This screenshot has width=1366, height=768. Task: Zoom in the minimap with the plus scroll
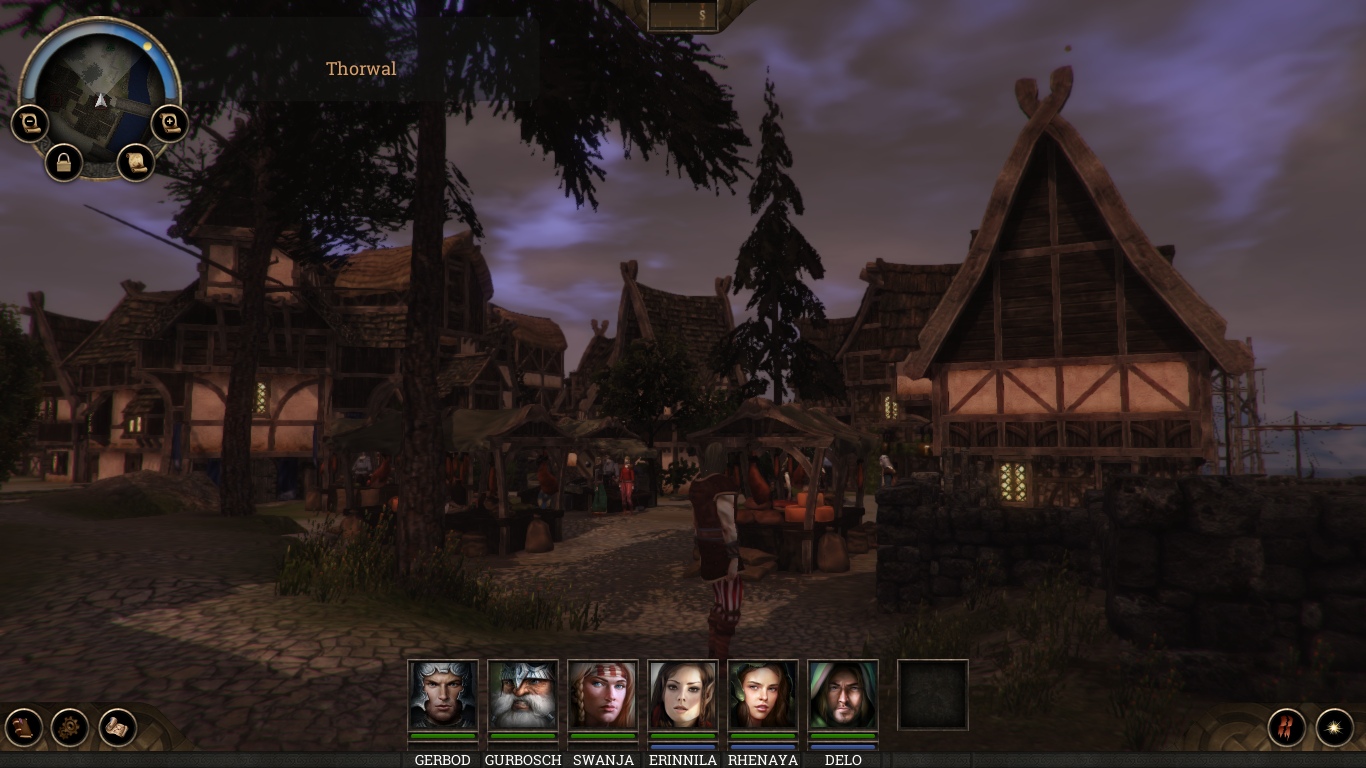click(170, 124)
